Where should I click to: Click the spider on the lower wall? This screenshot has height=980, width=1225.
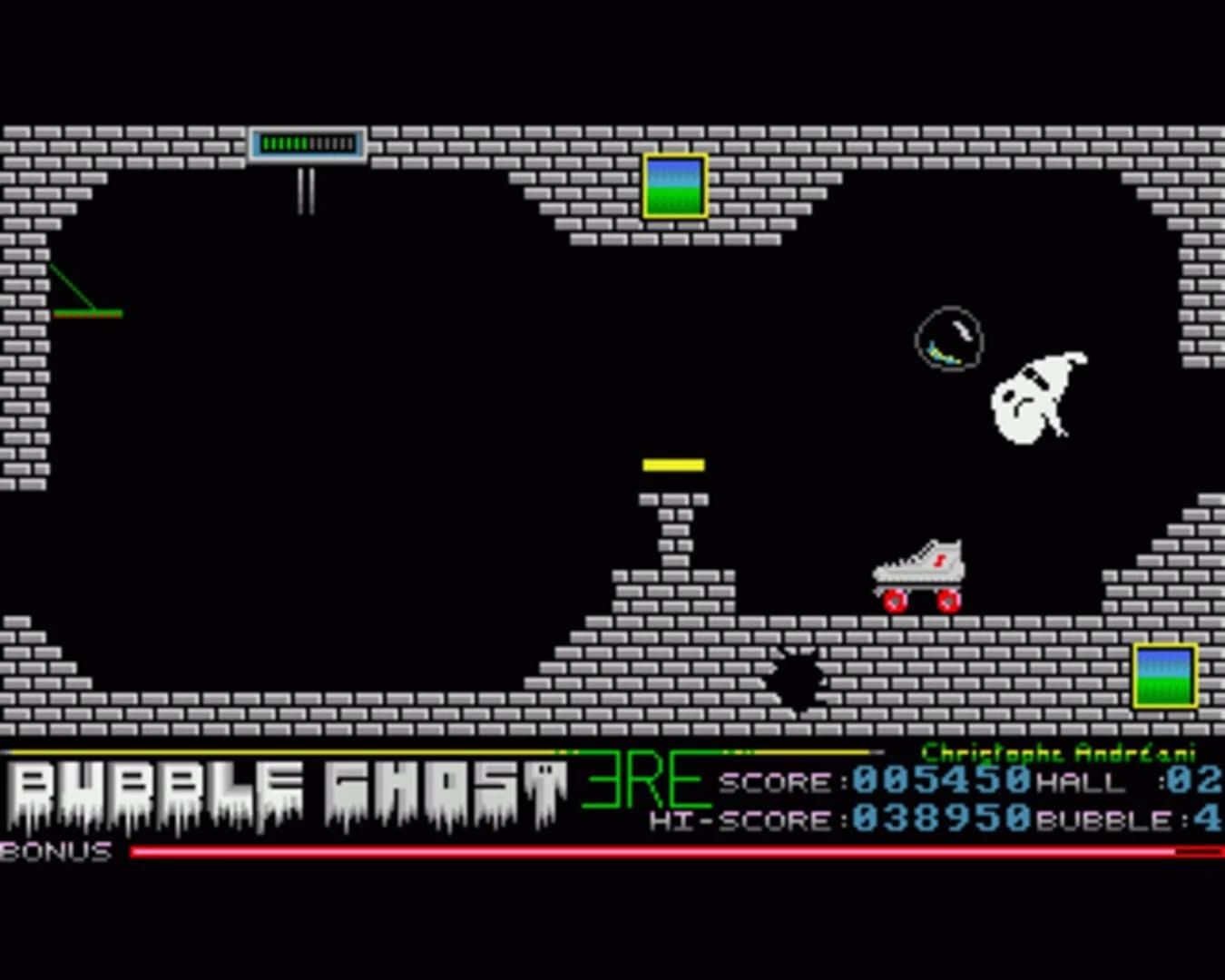(797, 679)
